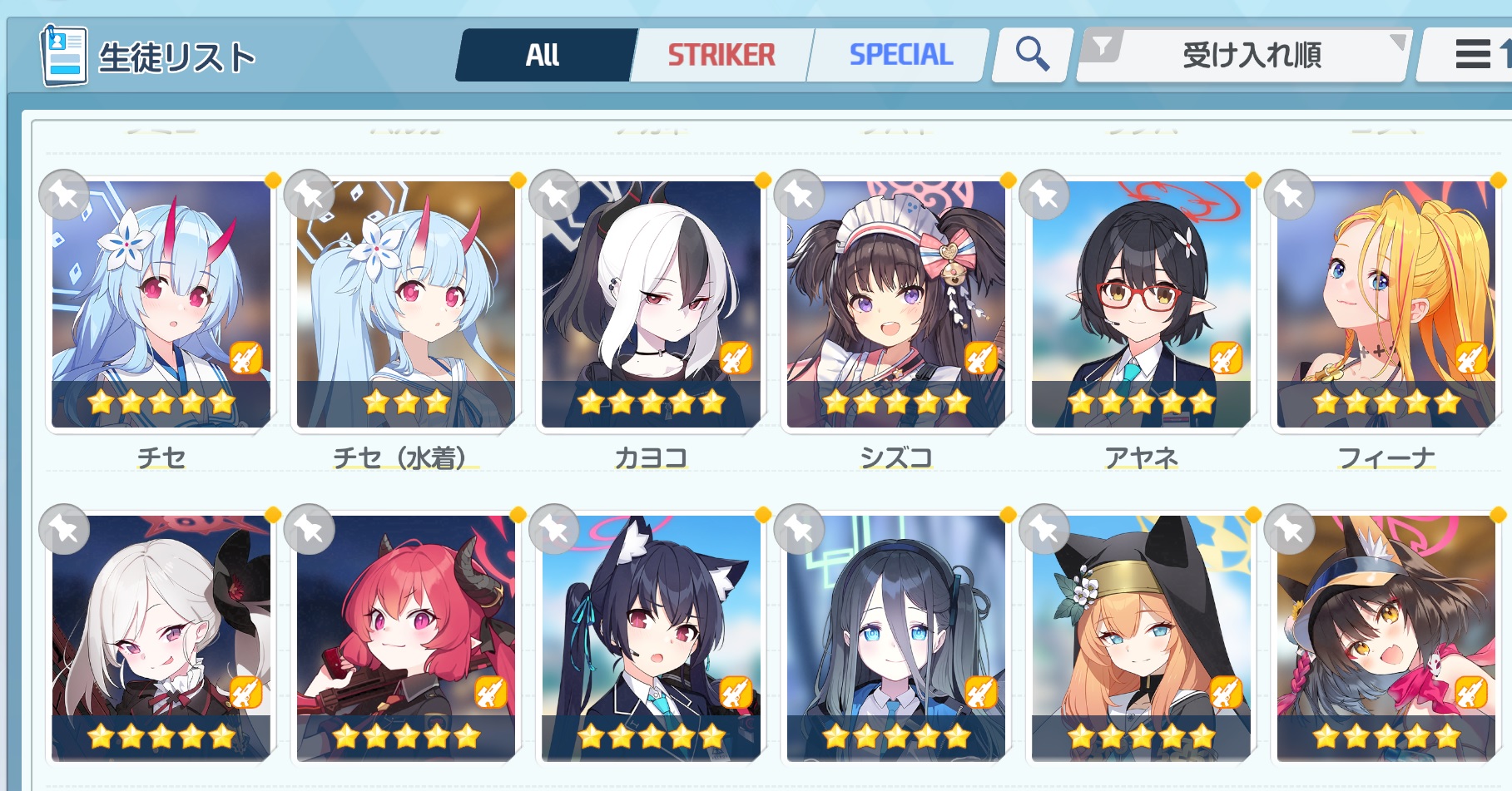The width and height of the screenshot is (1512, 791).
Task: Open the フィーナ student card
Action: [x=1386, y=304]
